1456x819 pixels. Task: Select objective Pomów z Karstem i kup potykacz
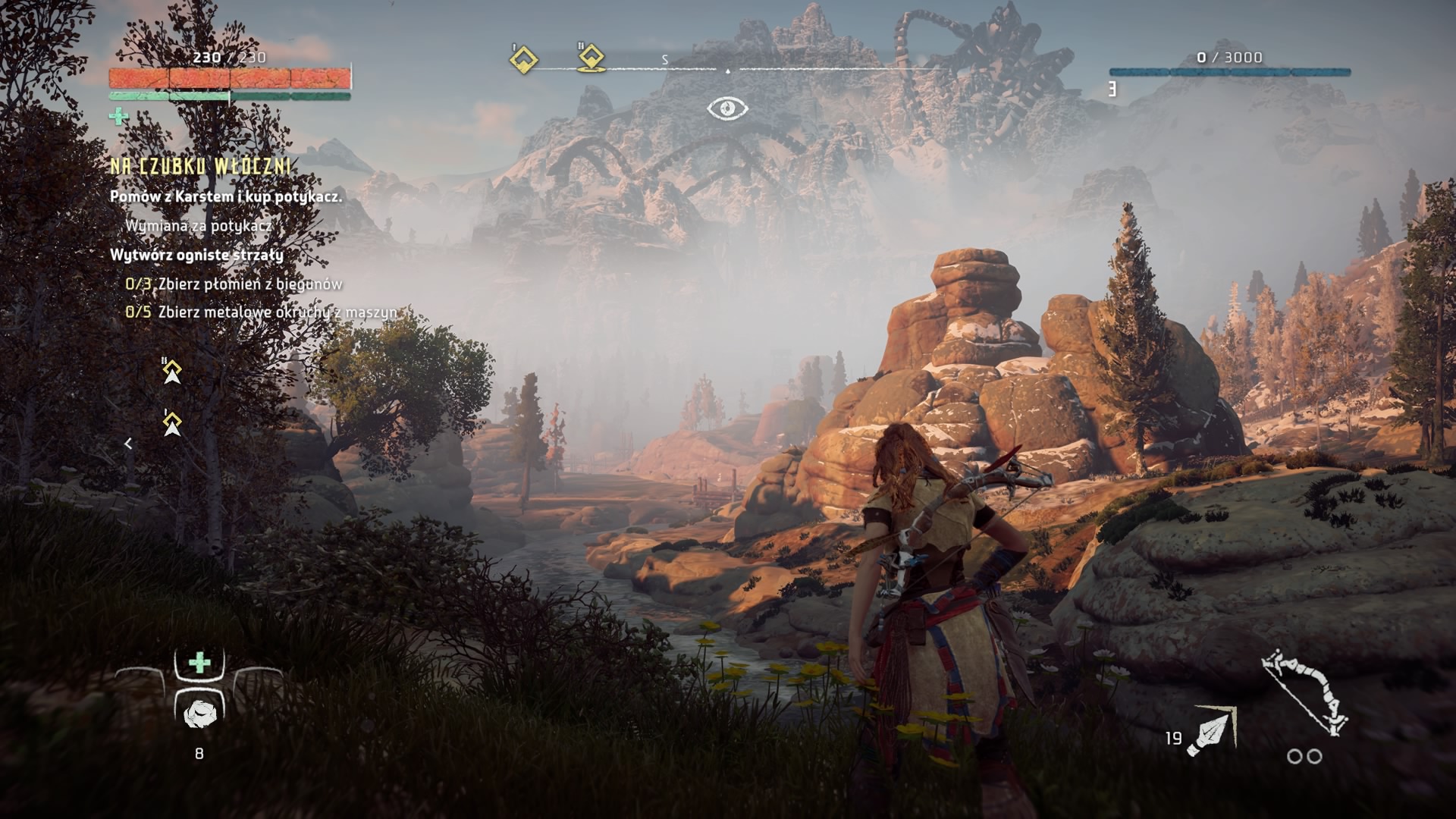click(226, 196)
